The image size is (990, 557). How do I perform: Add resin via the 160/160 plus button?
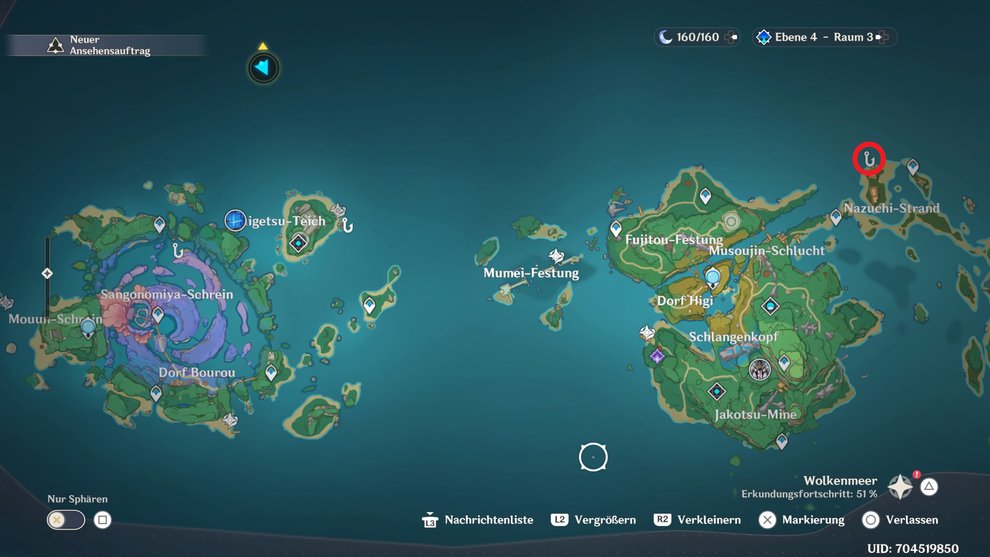(x=734, y=37)
